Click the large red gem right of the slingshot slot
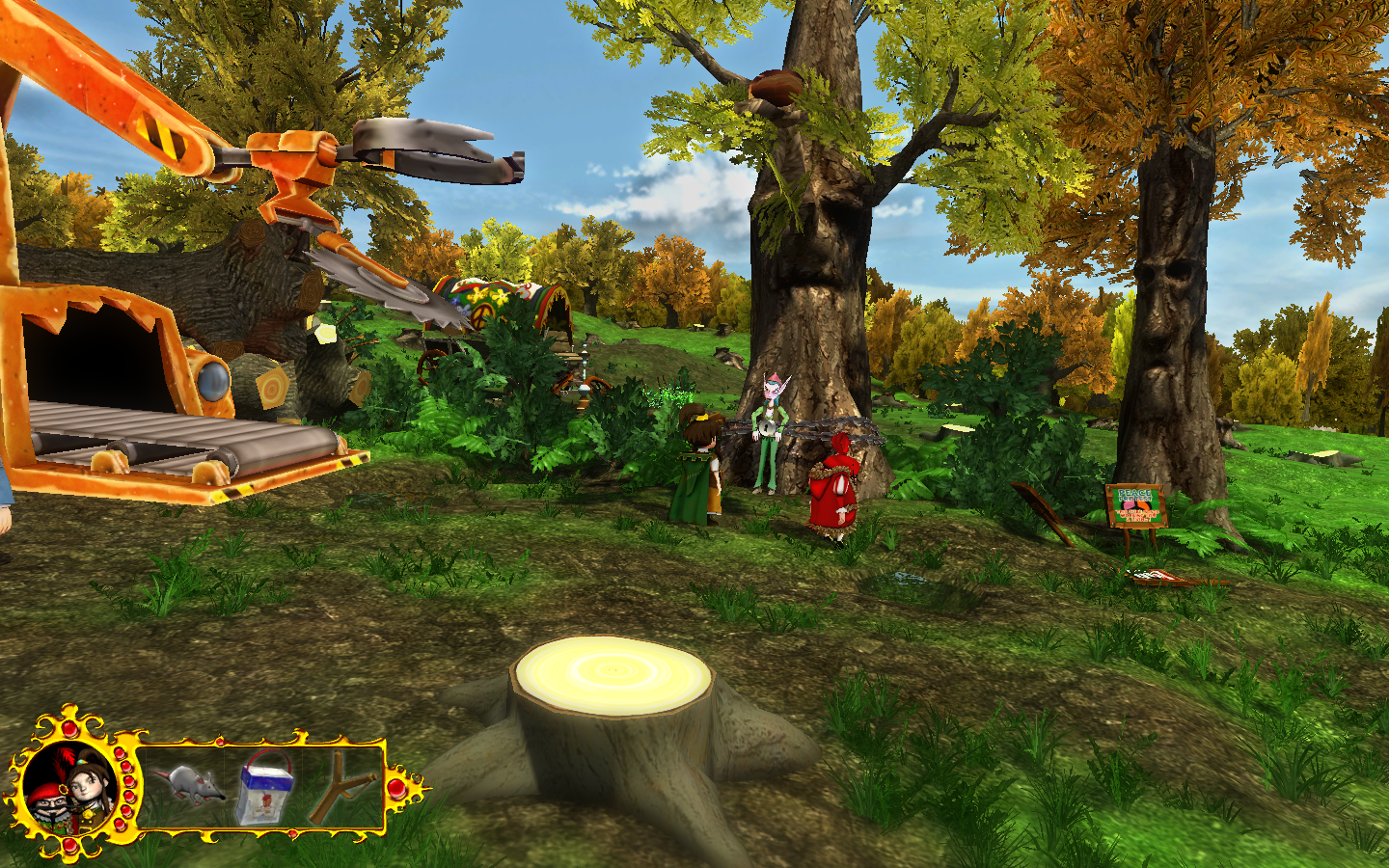 pos(396,789)
